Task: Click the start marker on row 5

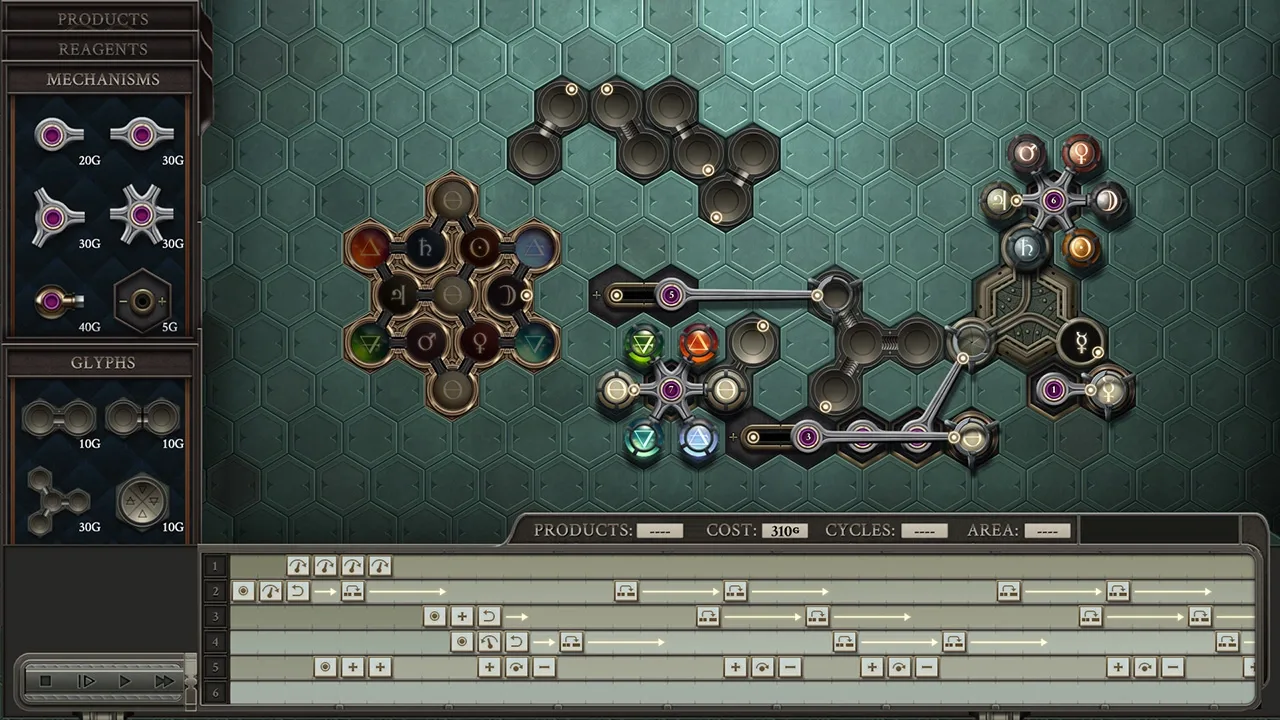Action: click(325, 667)
